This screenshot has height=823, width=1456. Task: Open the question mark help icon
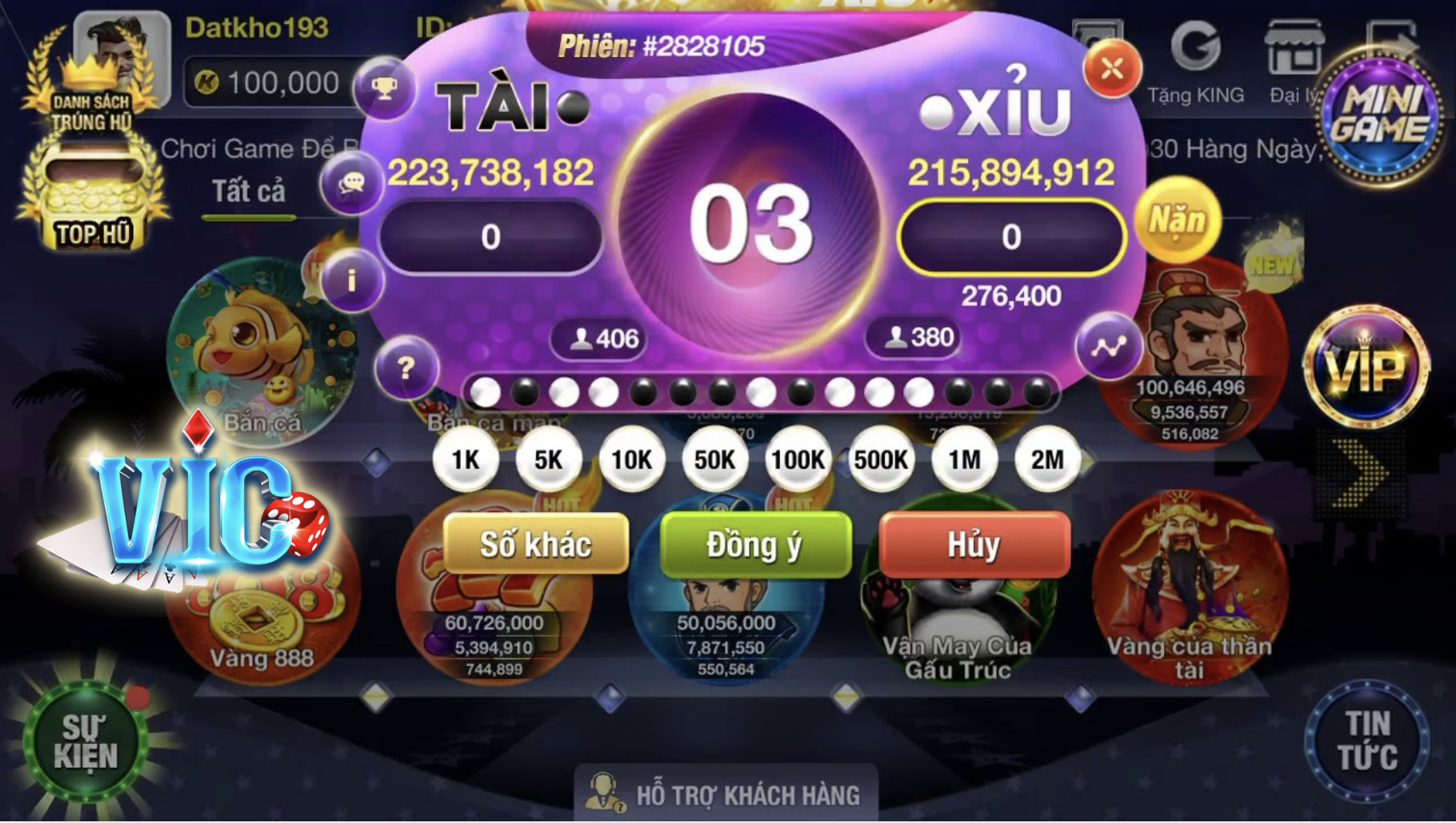[x=408, y=365]
